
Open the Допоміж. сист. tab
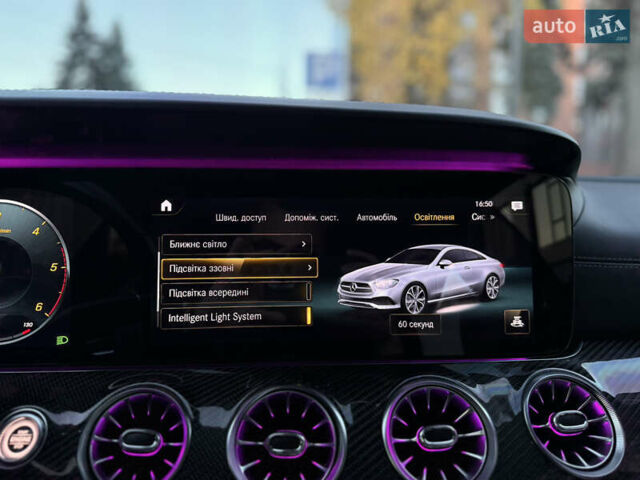311,217
